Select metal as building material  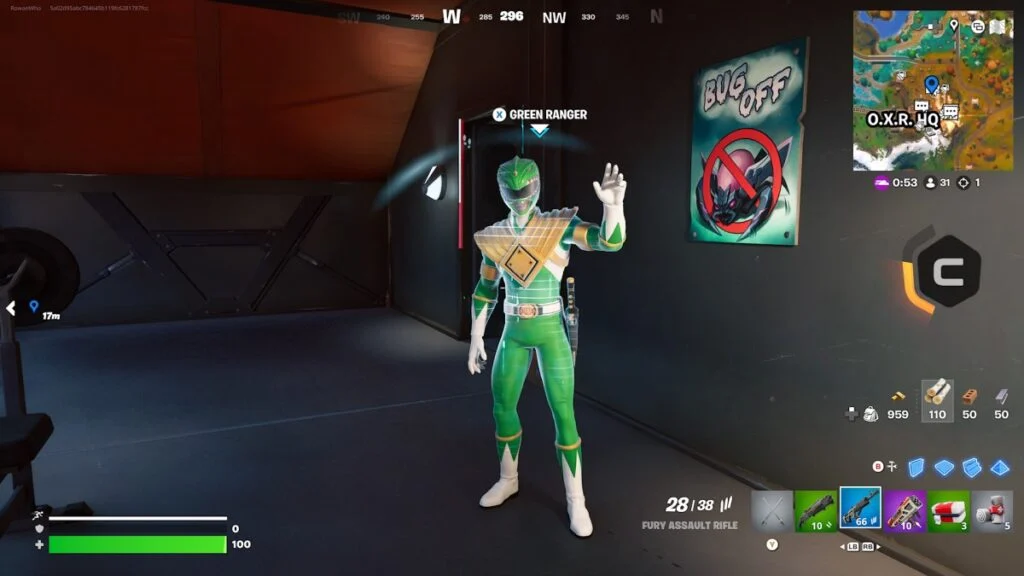pos(1001,396)
